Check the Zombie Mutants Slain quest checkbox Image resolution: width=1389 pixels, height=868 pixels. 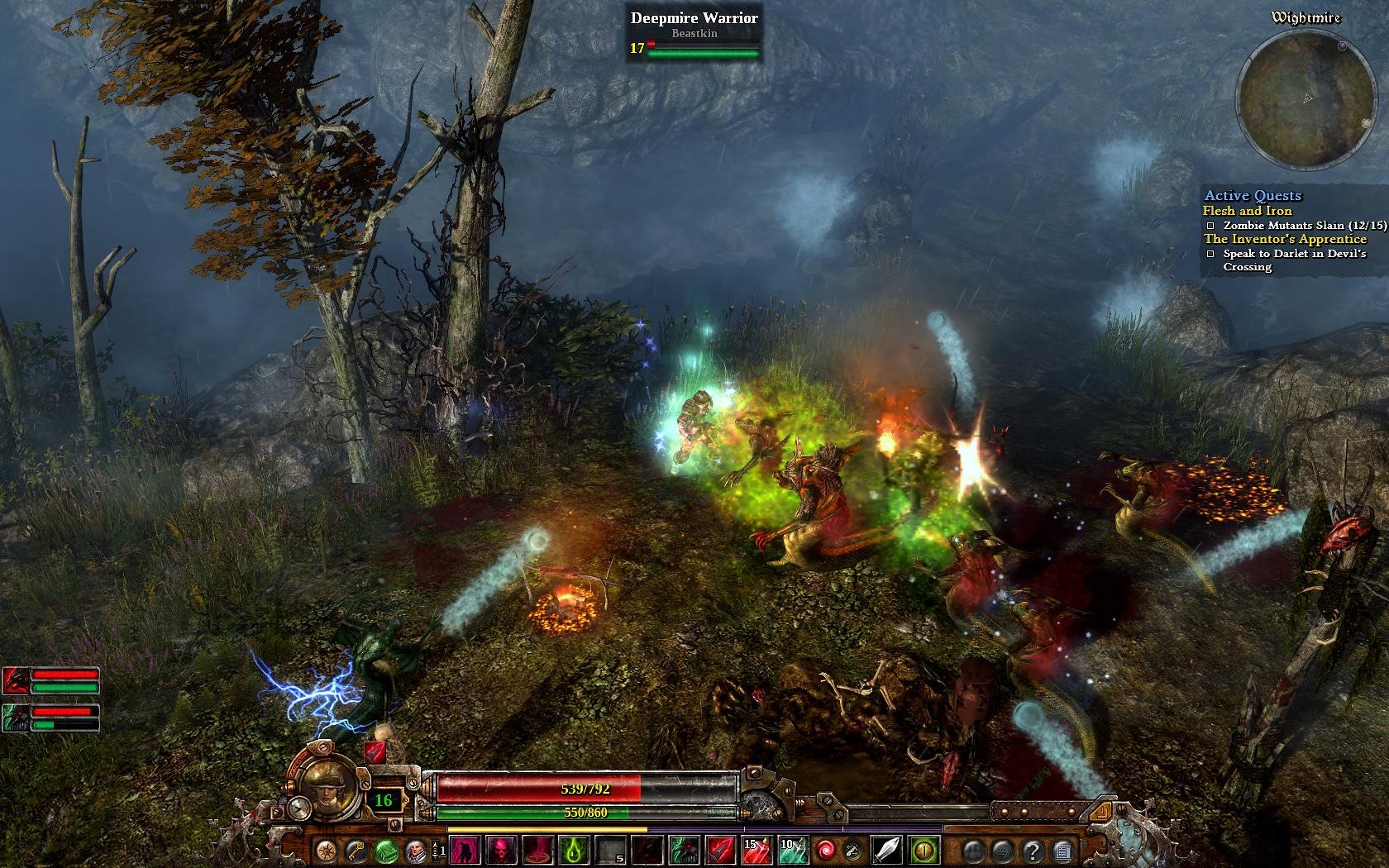point(1209,224)
